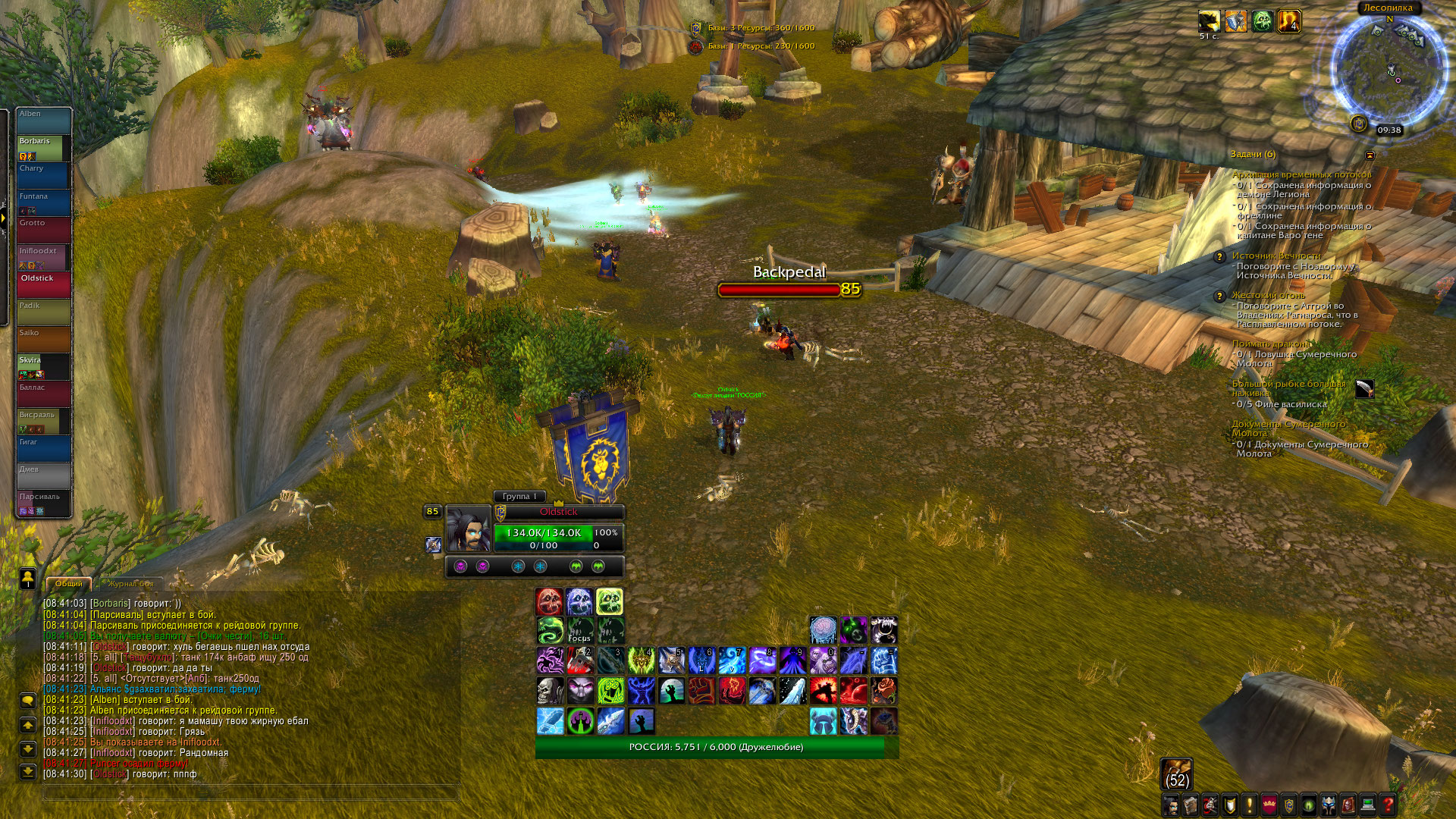This screenshot has height=819, width=1456.
Task: Open the game menu computer icon
Action: pos(1368,804)
